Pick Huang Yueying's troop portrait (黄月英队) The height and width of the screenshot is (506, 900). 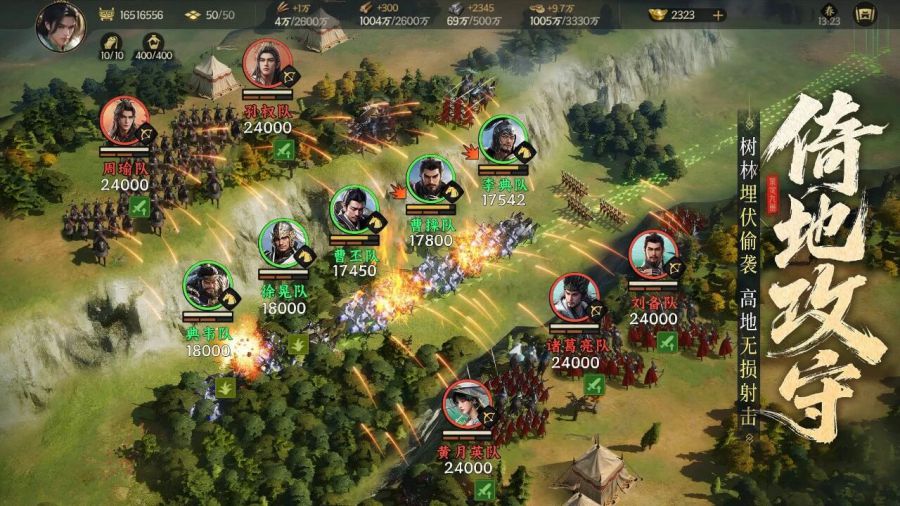point(467,404)
